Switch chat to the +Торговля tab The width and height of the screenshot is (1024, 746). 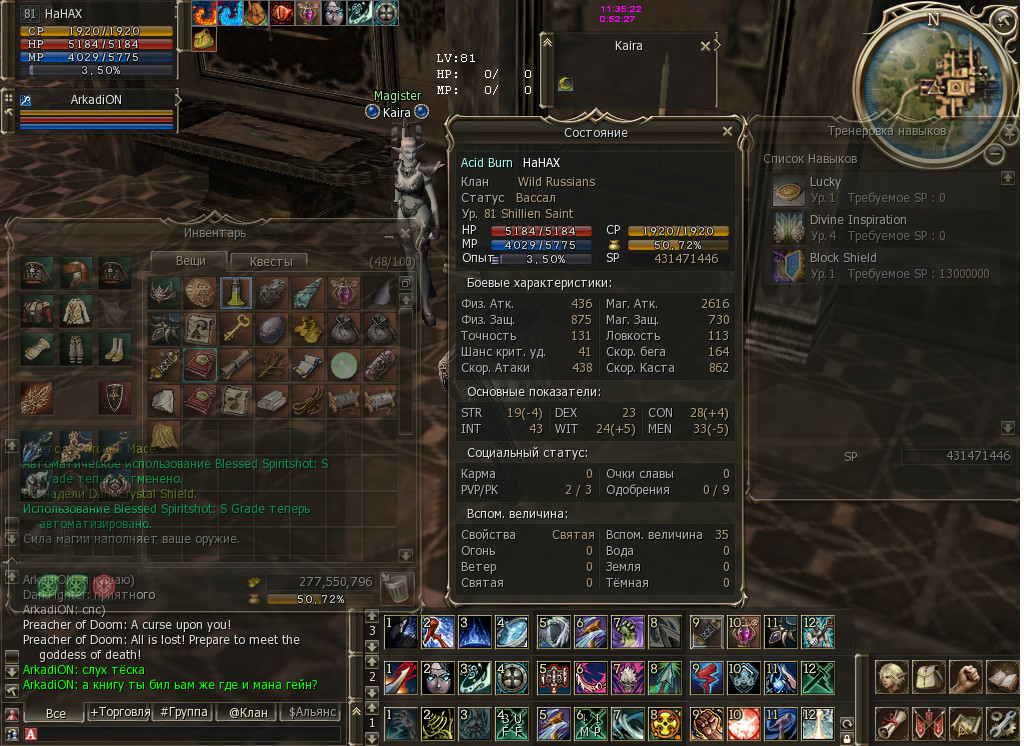120,712
